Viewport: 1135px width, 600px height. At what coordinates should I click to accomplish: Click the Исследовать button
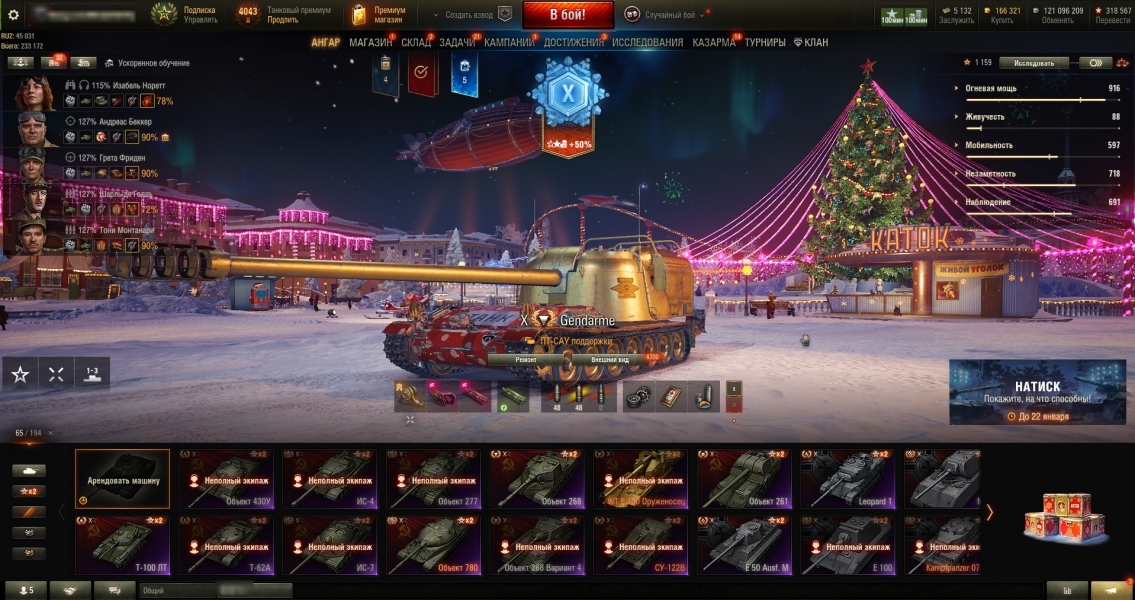pos(1034,63)
